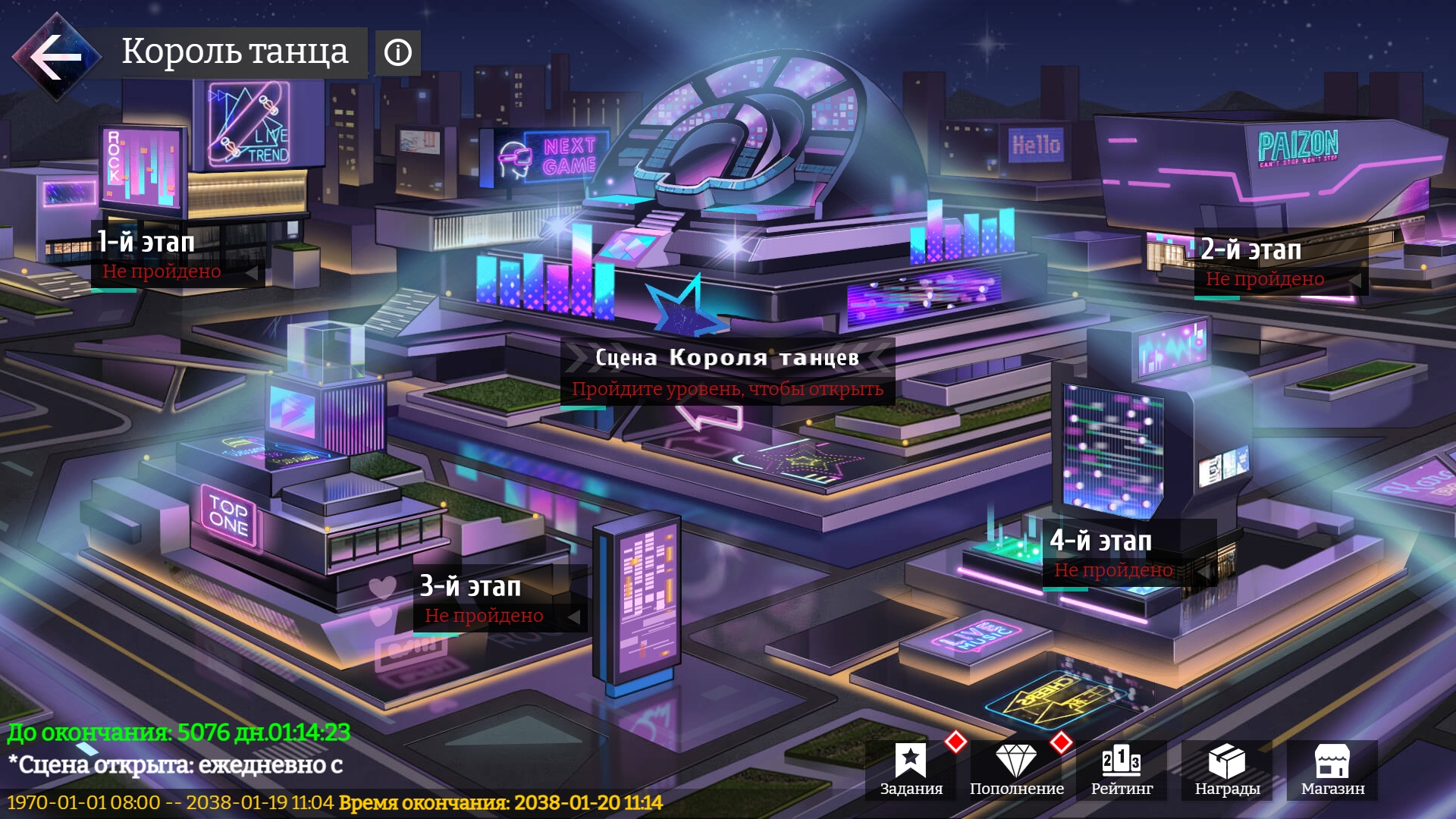The image size is (1456, 819).
Task: Open event info via the circled i icon
Action: 397,52
